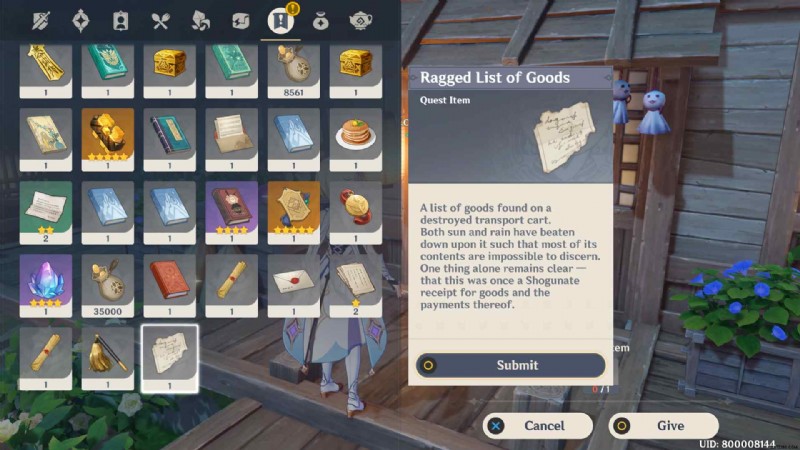Switch to the Gadgets tab

tap(239, 20)
